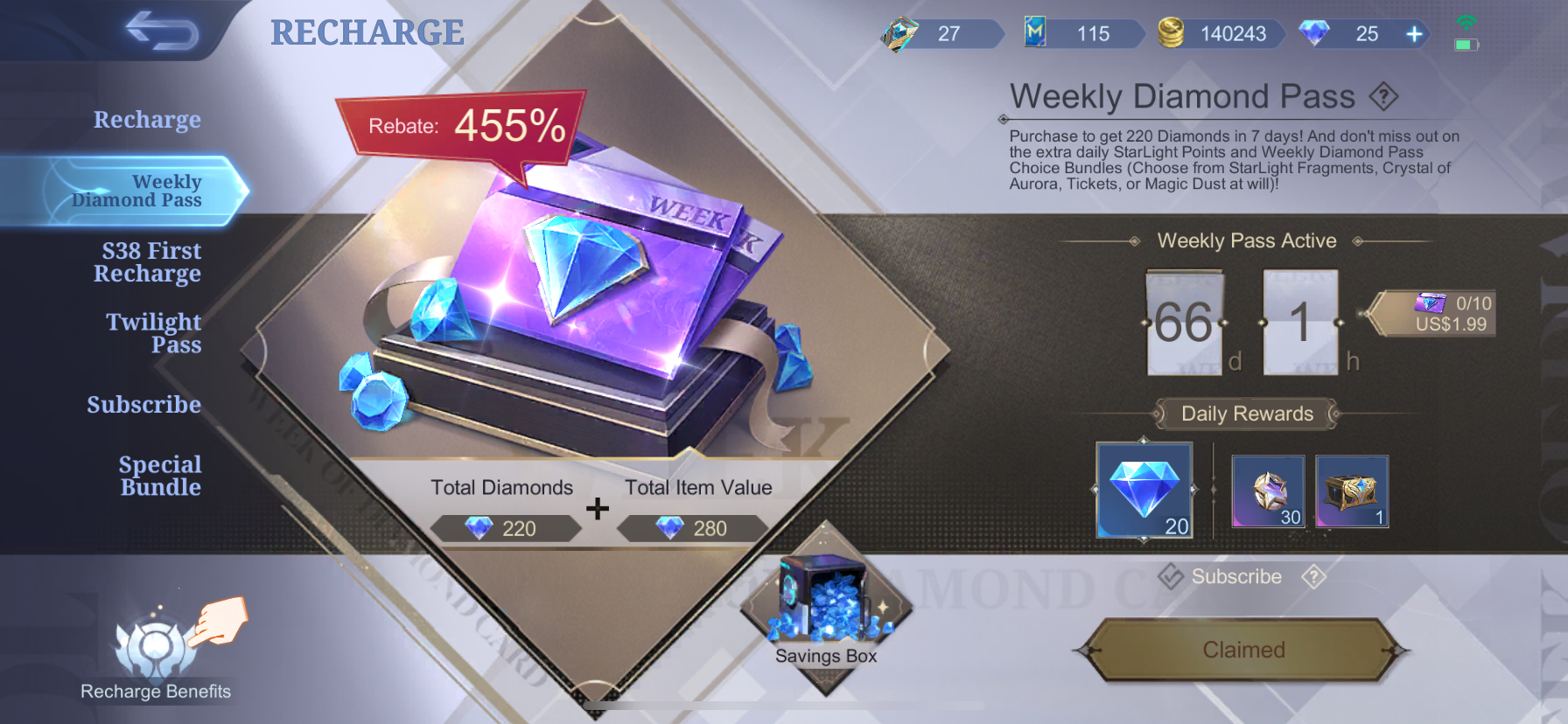Purchase the US$1.99 weekly pass offer

(1431, 319)
